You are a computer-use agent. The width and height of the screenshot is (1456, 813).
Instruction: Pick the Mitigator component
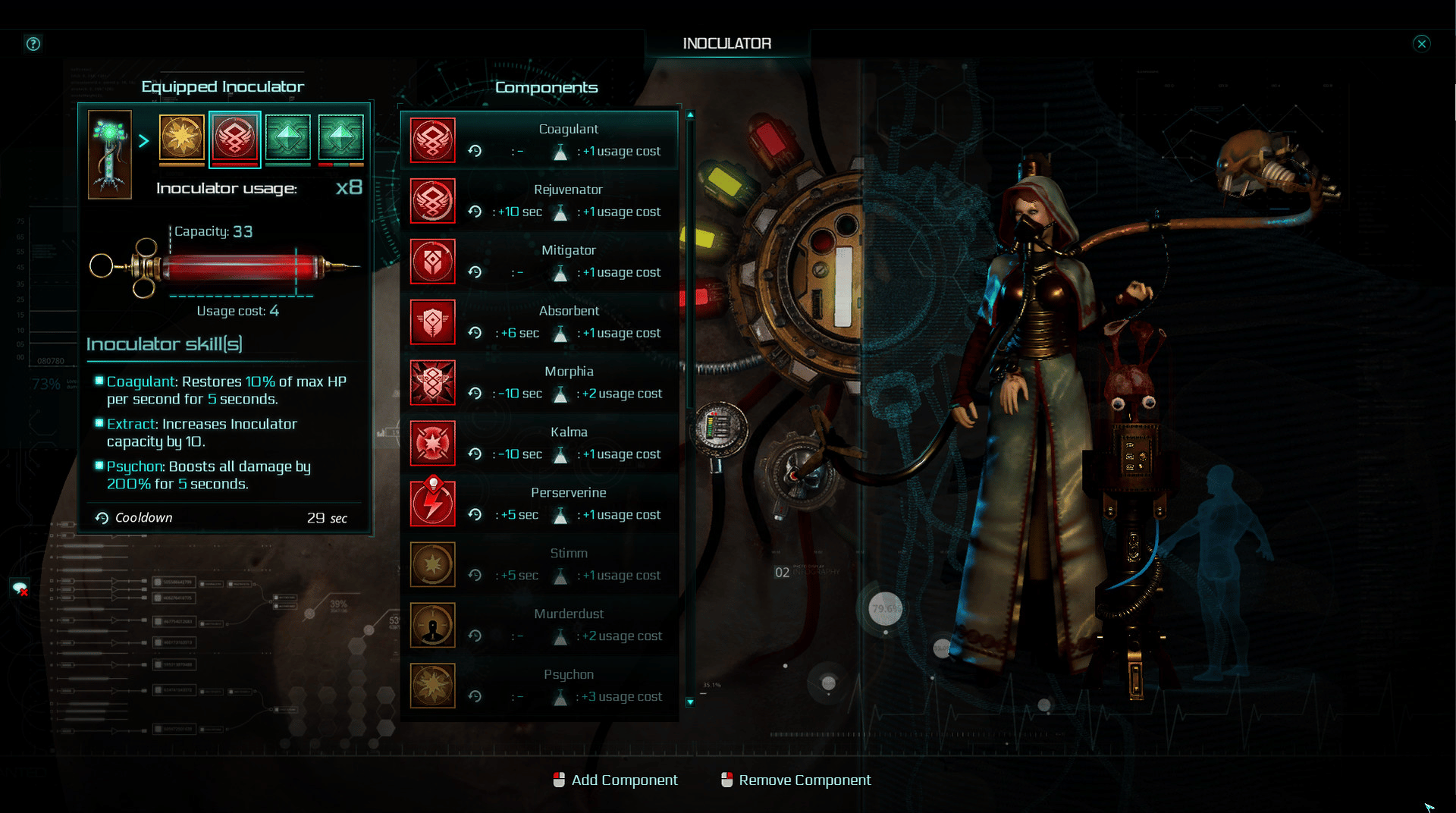click(539, 262)
